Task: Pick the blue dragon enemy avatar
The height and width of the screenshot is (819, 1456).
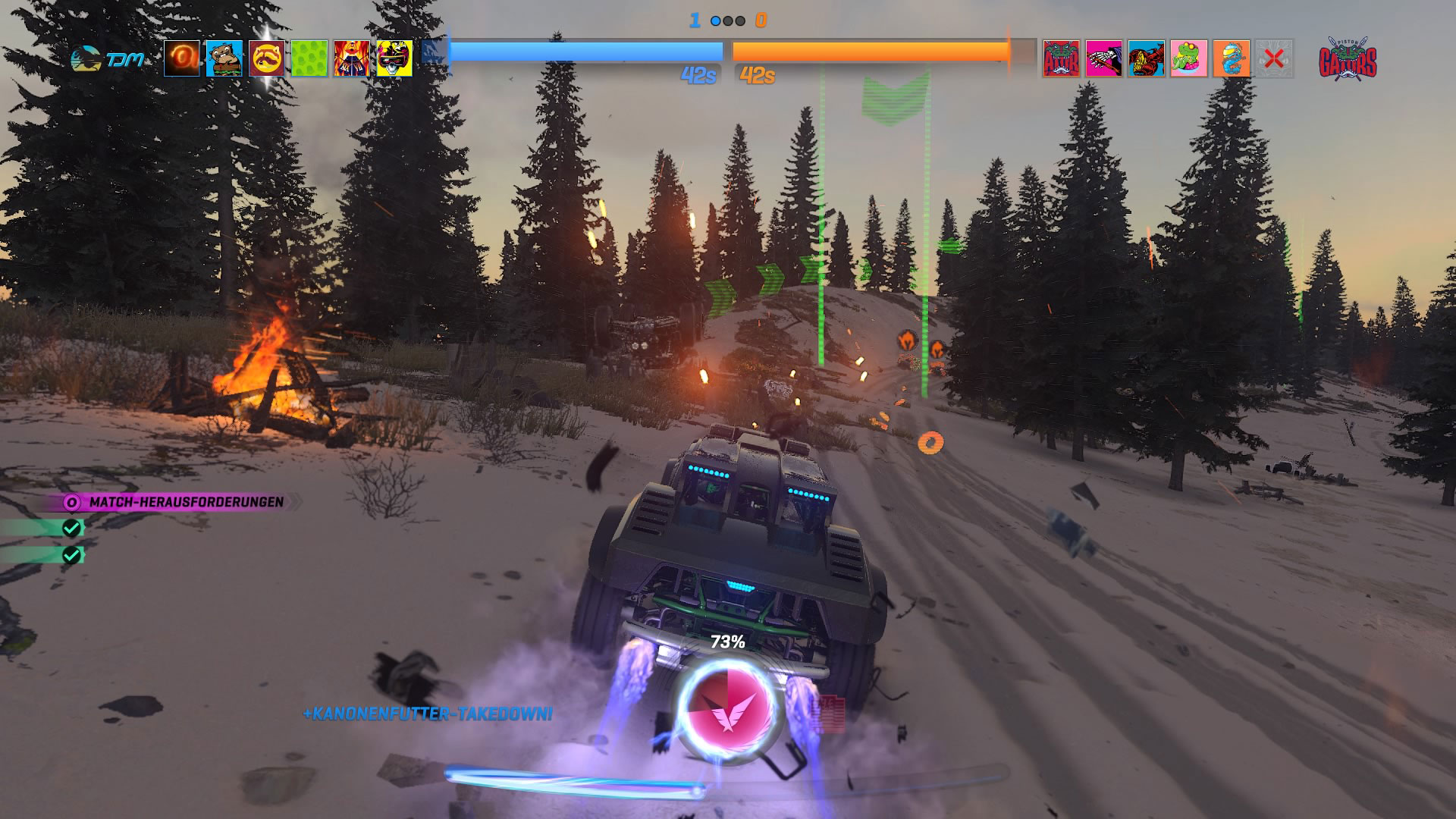Action: pyautogui.click(x=1231, y=58)
